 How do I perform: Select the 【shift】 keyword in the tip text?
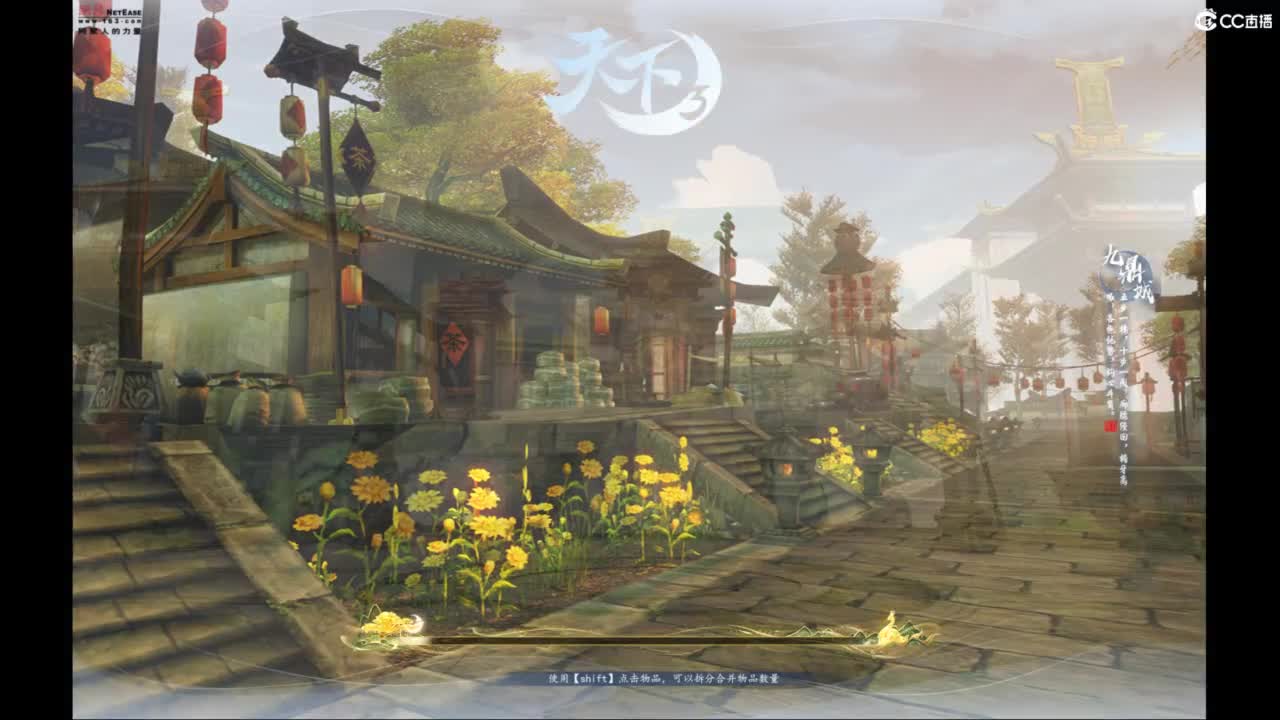(x=593, y=678)
